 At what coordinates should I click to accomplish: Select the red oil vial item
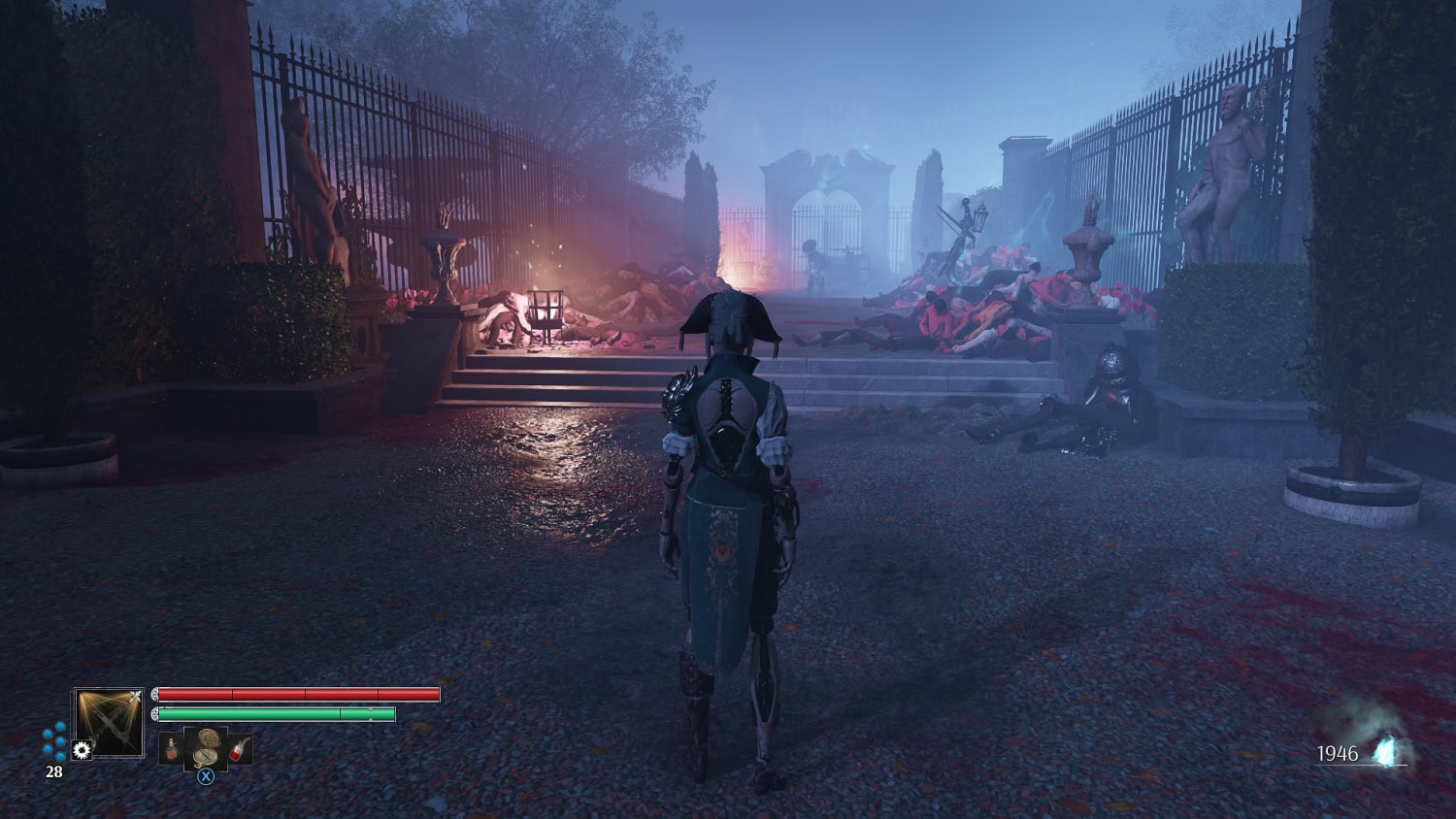tap(240, 749)
